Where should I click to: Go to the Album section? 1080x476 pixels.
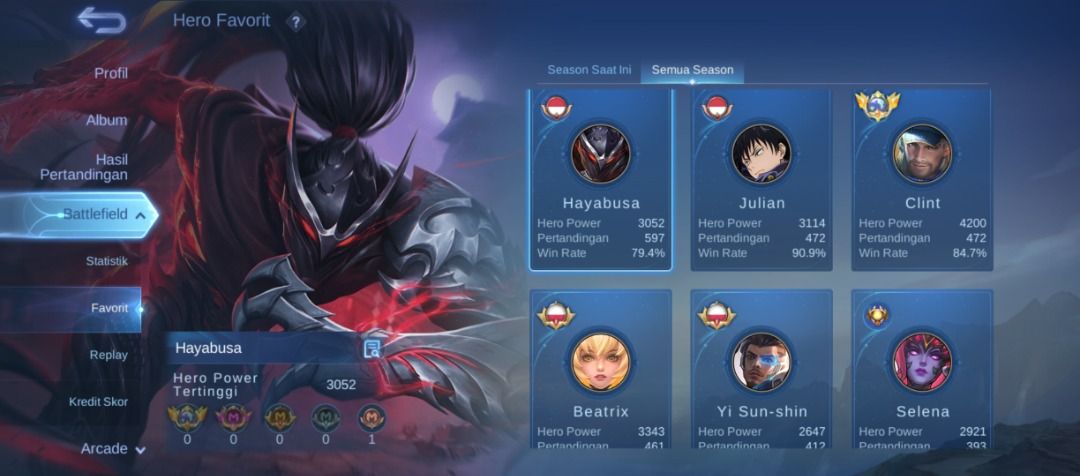click(x=106, y=120)
